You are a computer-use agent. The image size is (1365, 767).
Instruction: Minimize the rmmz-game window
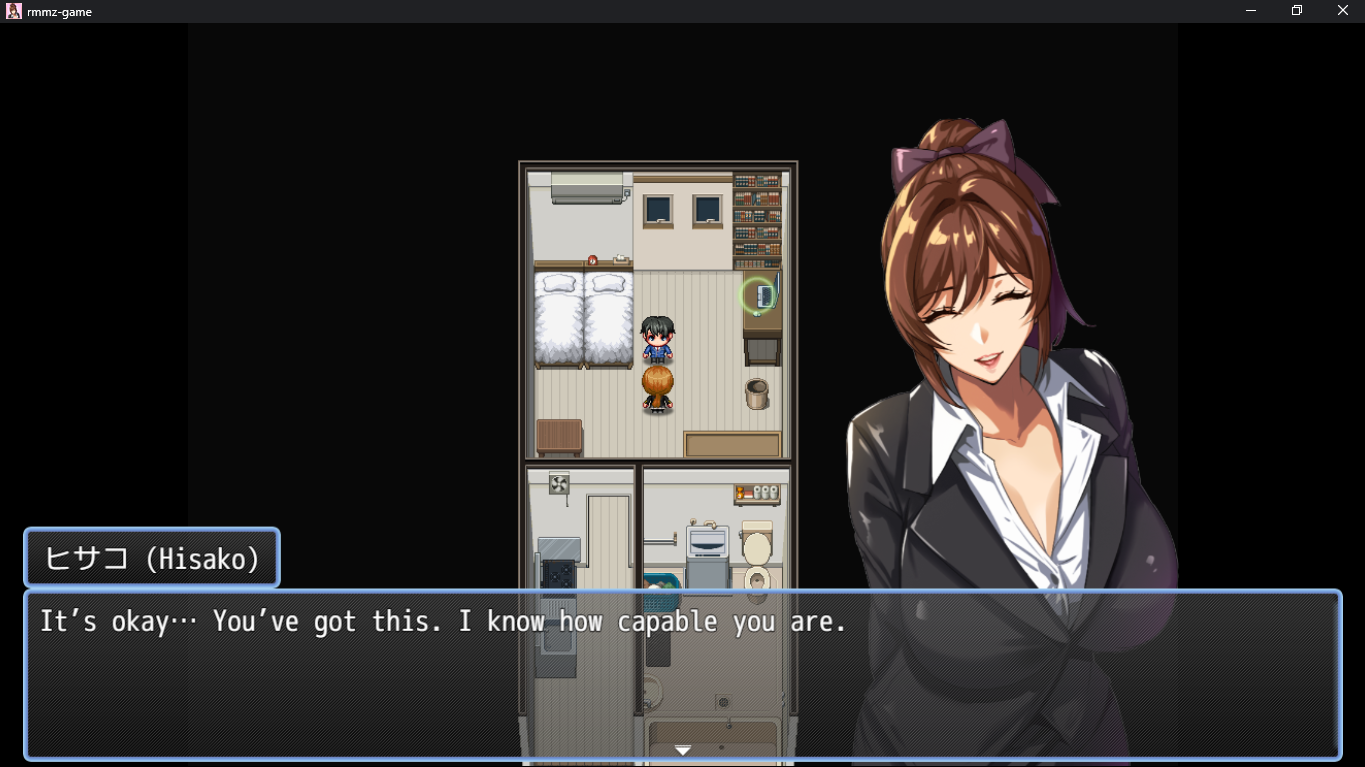point(1251,11)
